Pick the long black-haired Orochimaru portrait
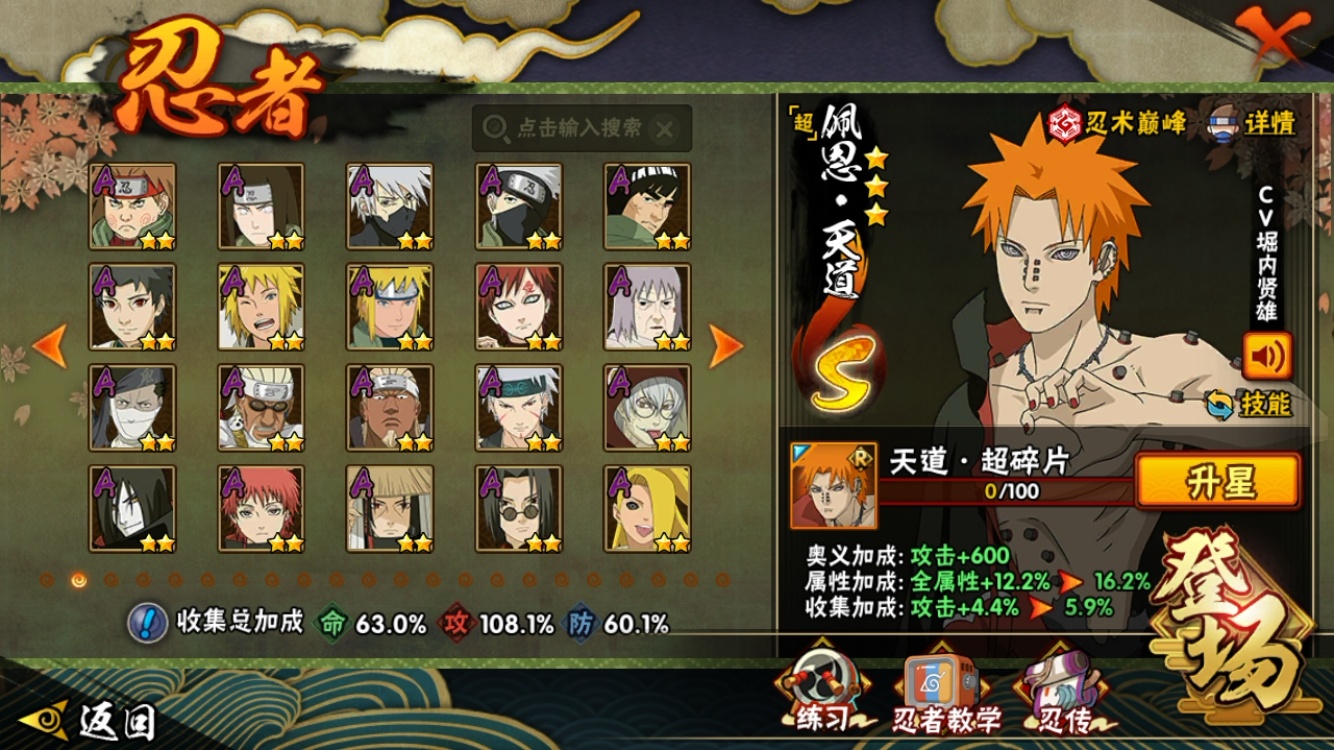The width and height of the screenshot is (1334, 750). pos(132,508)
